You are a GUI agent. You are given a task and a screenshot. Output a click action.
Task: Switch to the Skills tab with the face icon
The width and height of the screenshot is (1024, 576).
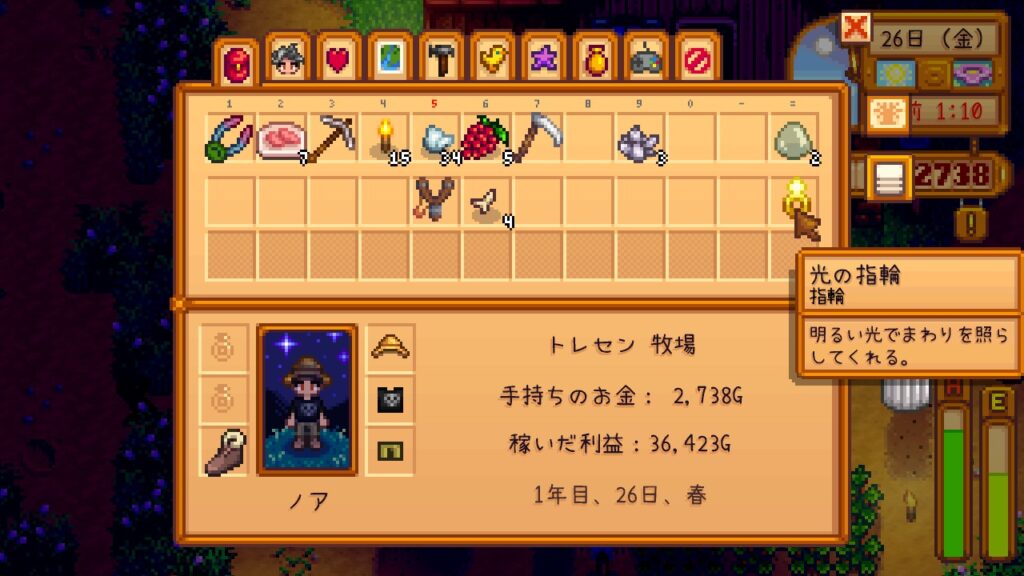[x=287, y=61]
